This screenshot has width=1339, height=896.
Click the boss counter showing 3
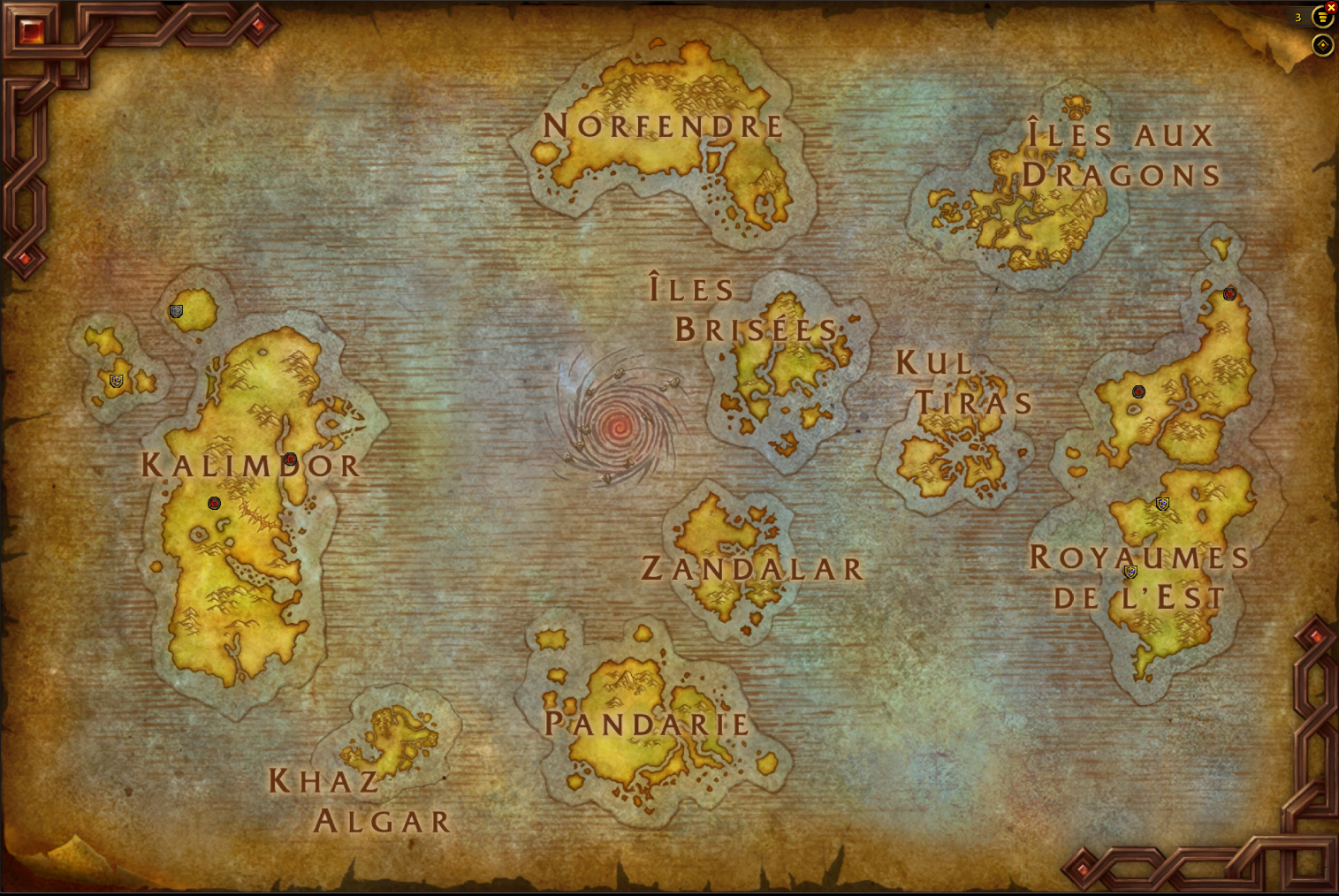point(1297,16)
